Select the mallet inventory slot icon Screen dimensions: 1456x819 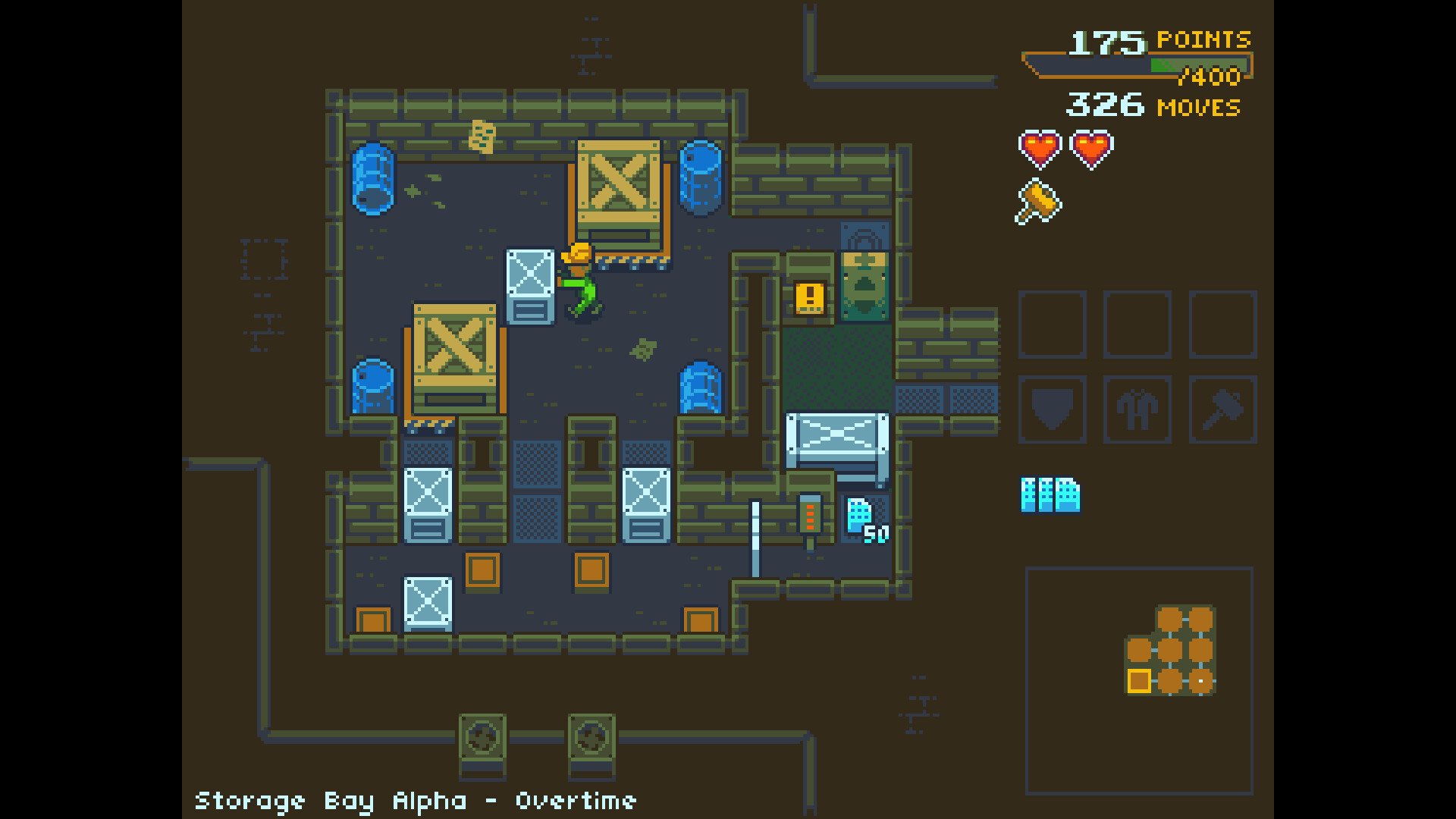[1222, 409]
